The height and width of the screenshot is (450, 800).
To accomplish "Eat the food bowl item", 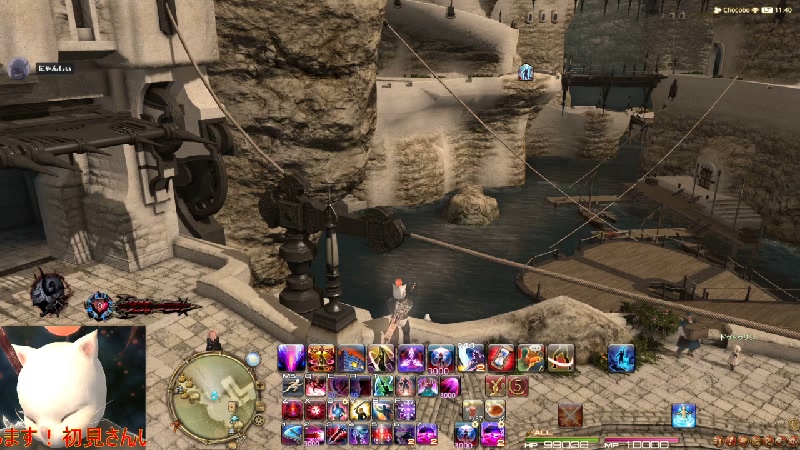I will (x=495, y=410).
